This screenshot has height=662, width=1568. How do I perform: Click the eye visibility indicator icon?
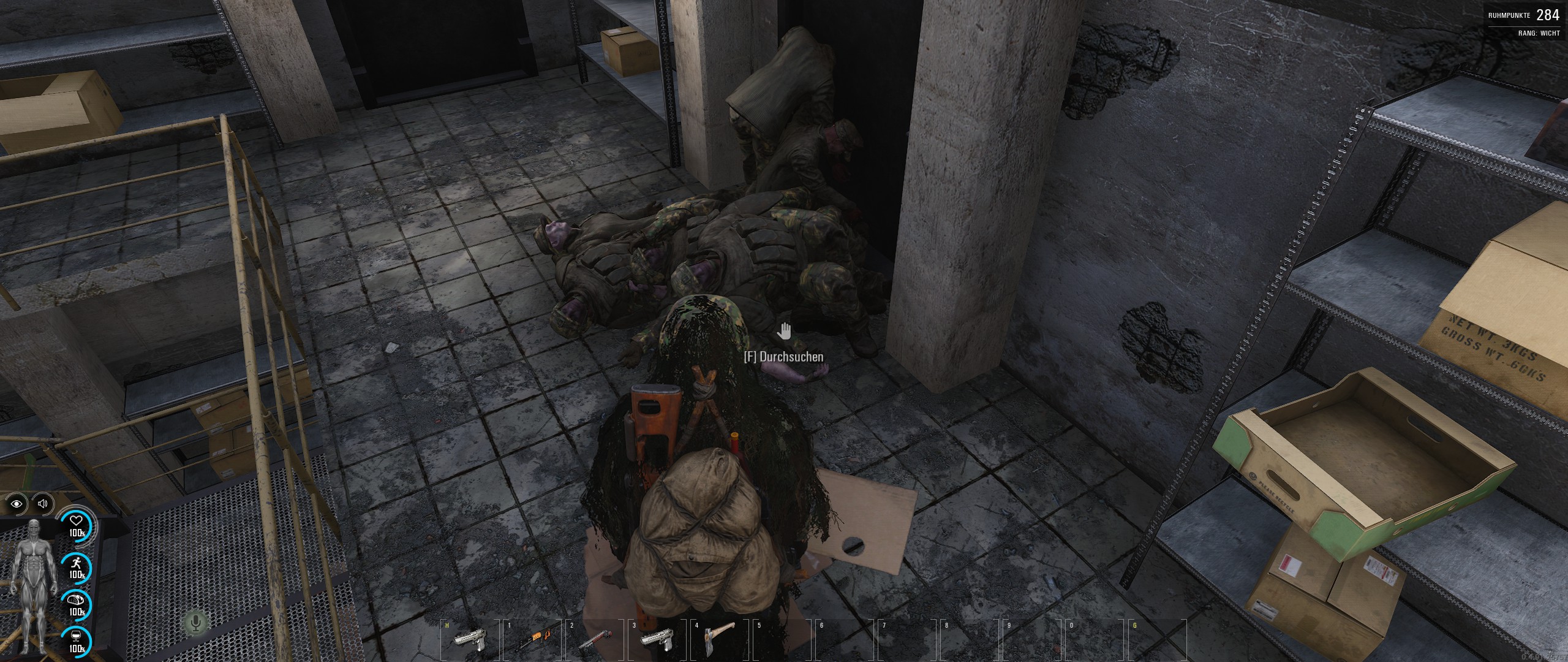tap(17, 504)
